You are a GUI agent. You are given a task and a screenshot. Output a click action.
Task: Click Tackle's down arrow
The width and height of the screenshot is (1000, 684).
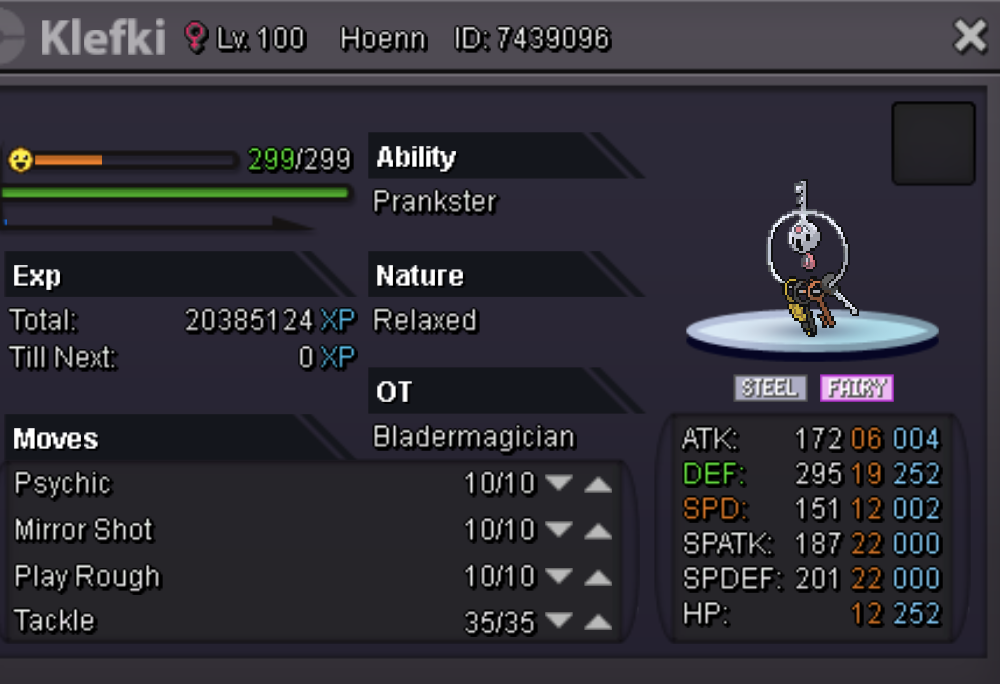pyautogui.click(x=559, y=623)
